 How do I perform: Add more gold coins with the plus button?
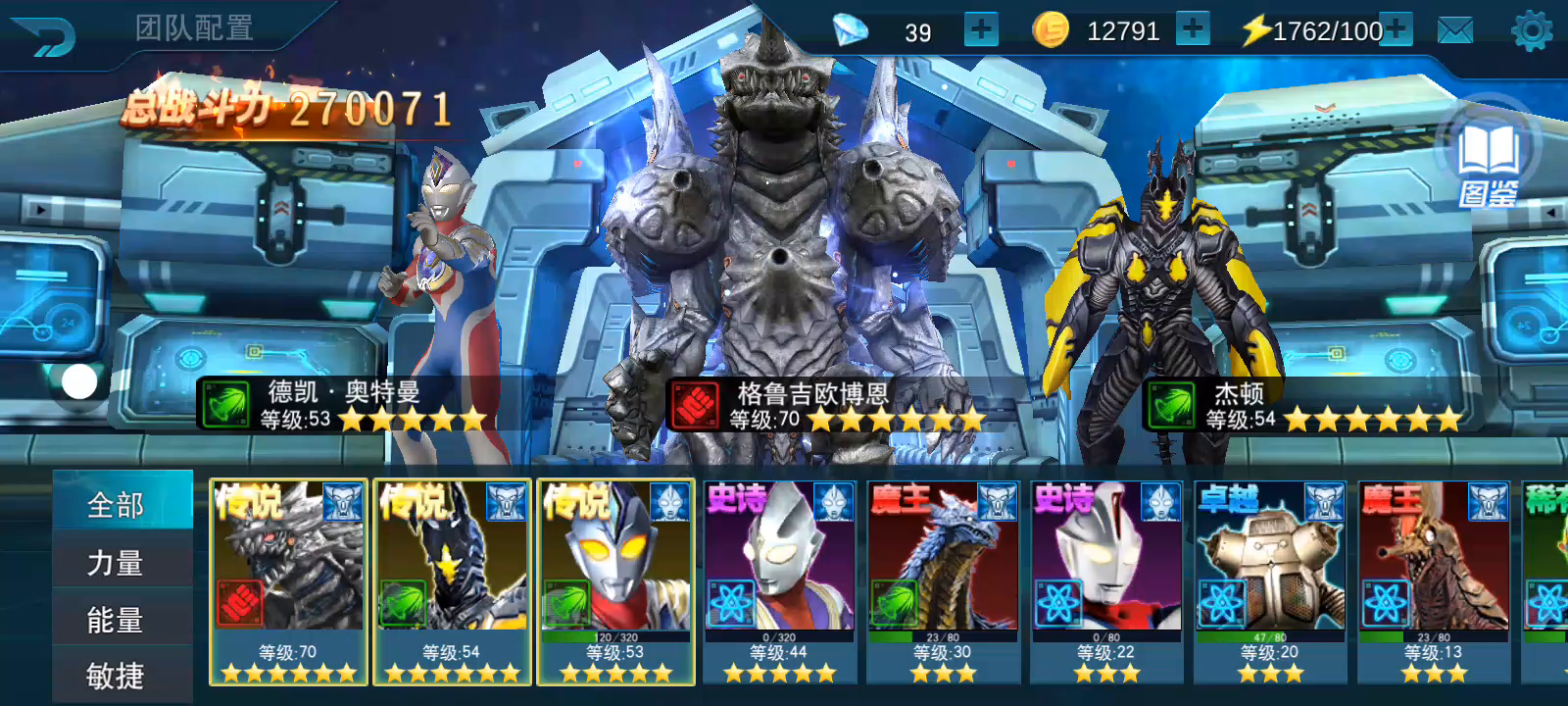click(x=1192, y=29)
